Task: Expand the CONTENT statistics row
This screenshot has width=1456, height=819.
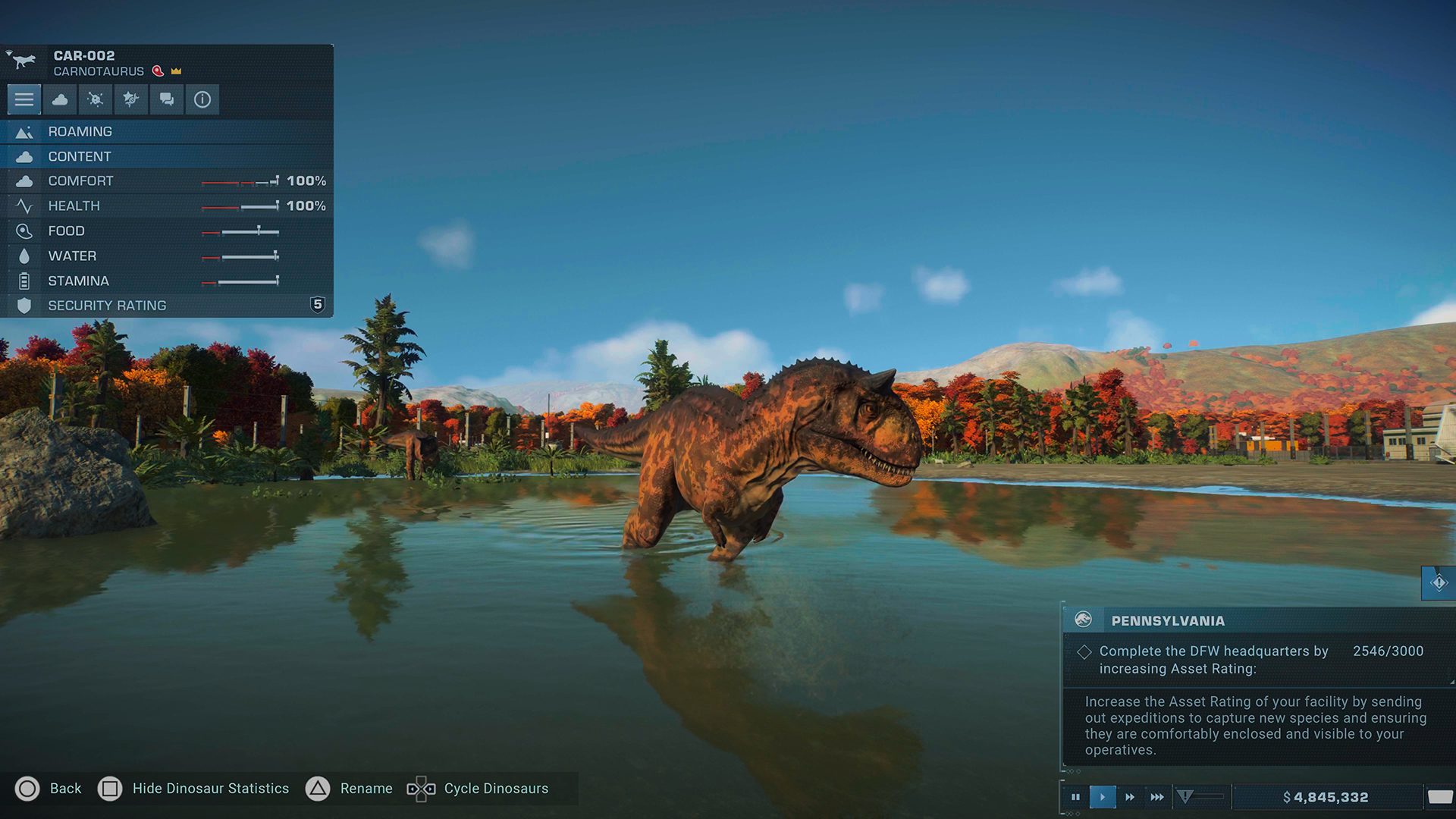Action: pos(114,156)
